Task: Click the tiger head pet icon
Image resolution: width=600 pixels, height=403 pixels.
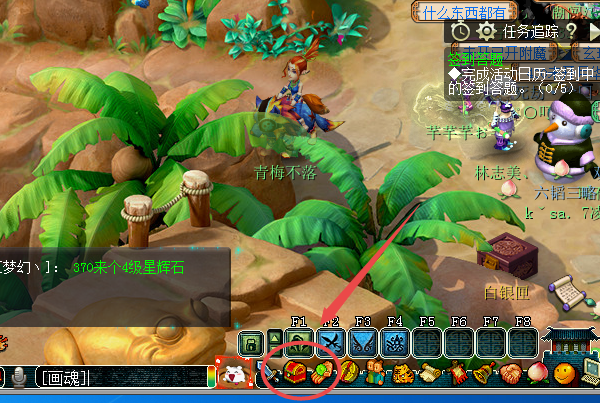Action: click(402, 377)
